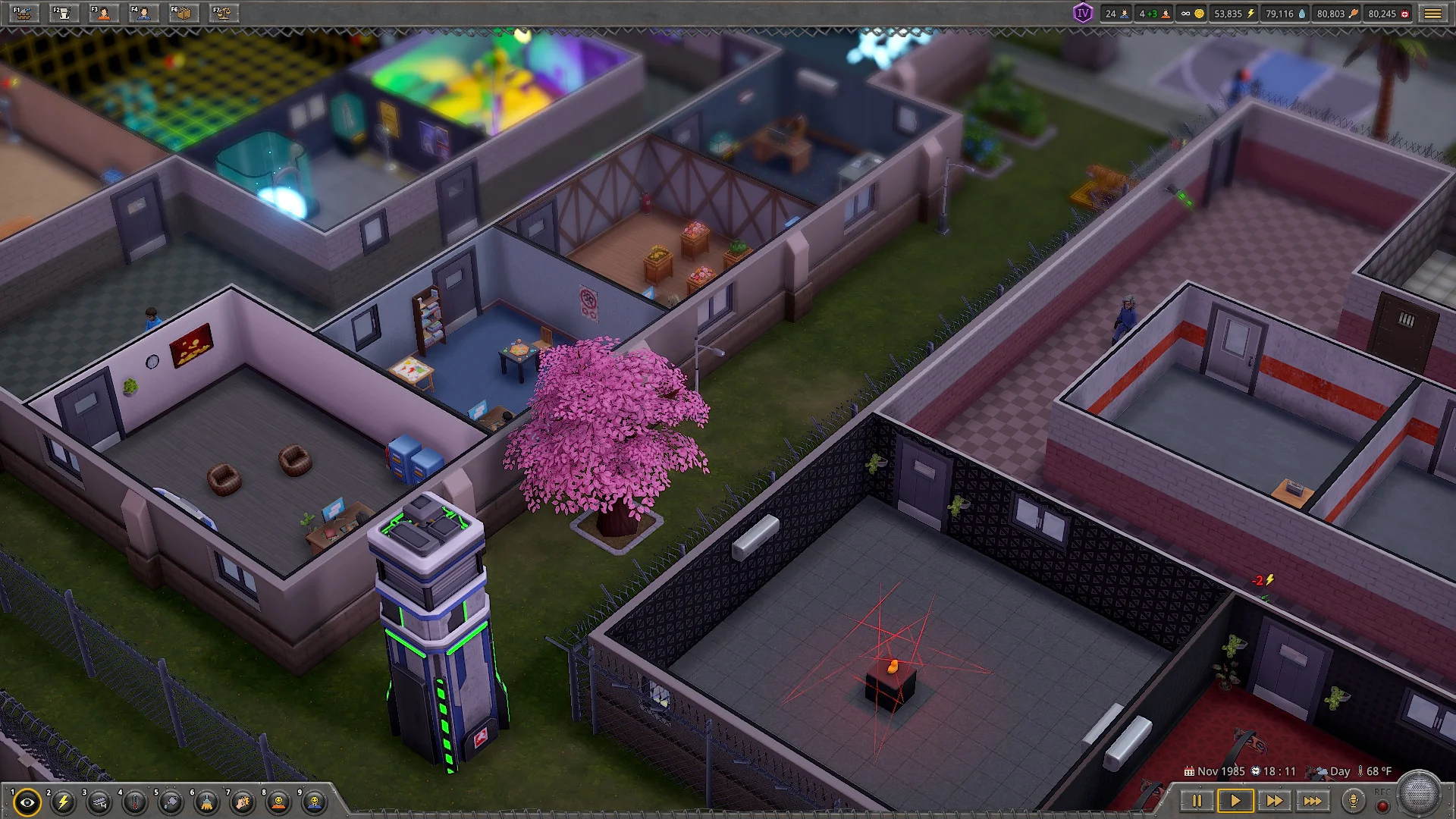Open the hamburger main menu
This screenshot has height=819, width=1456.
pyautogui.click(x=1432, y=14)
